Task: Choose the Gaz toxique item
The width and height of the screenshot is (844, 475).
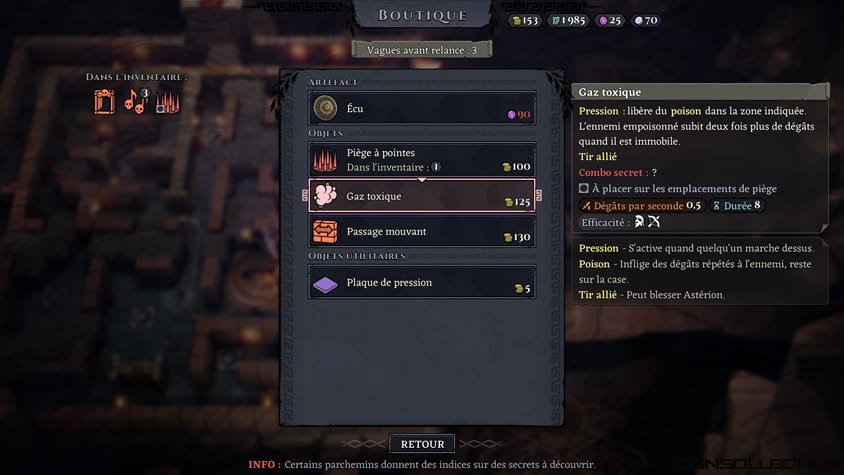Action: point(421,196)
